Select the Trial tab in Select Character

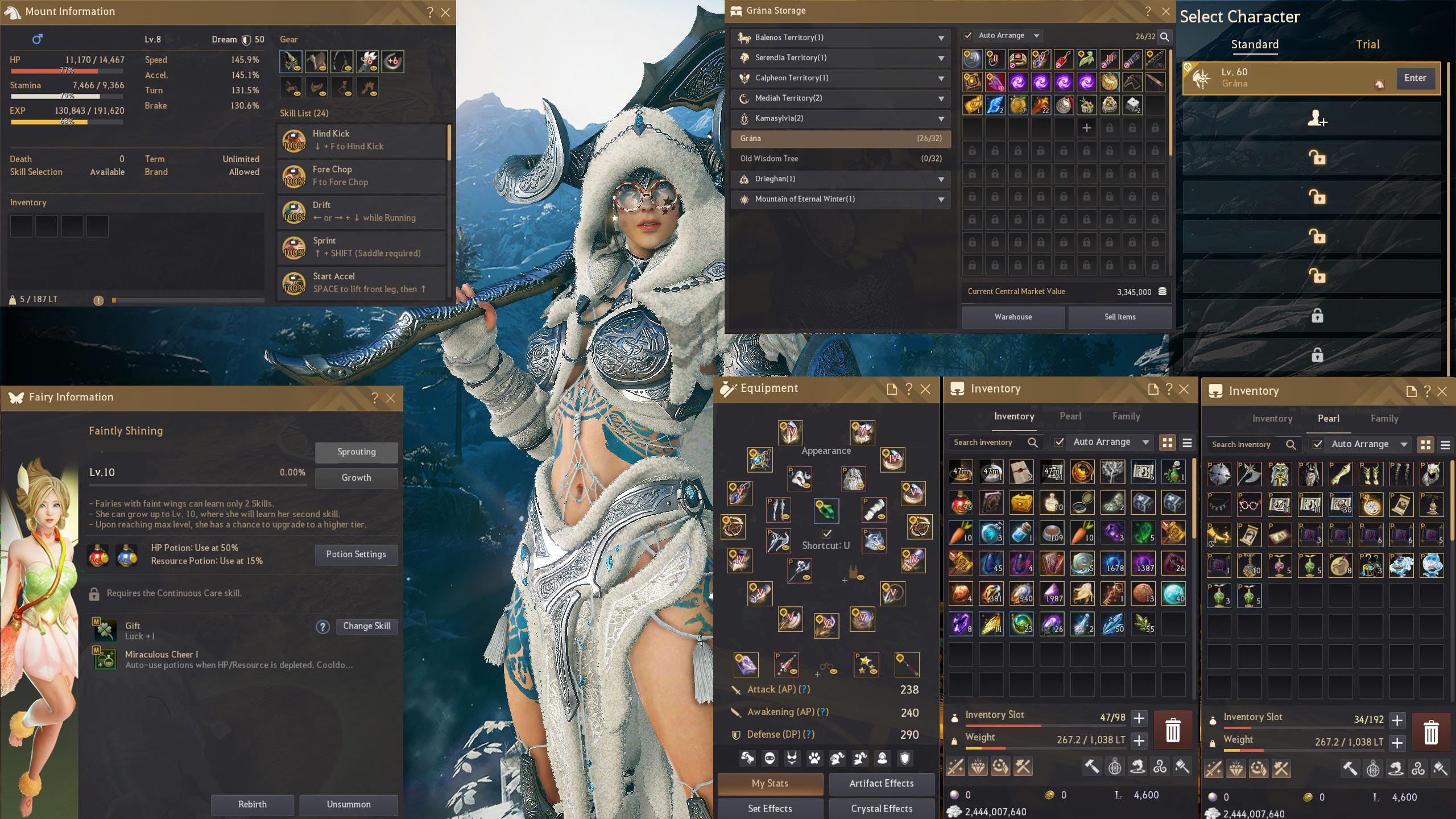click(1368, 44)
